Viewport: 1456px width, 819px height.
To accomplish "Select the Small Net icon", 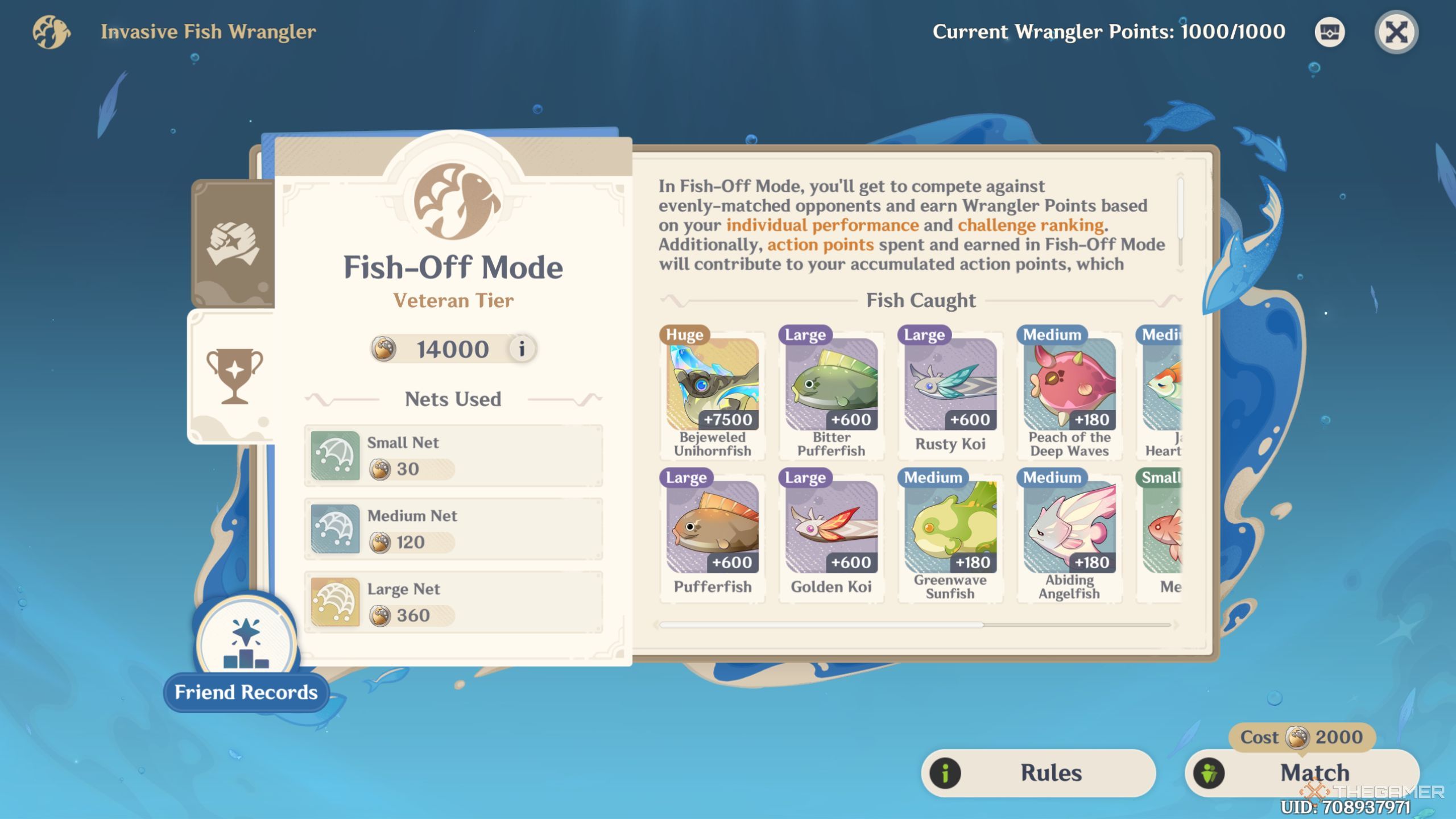I will 335,455.
